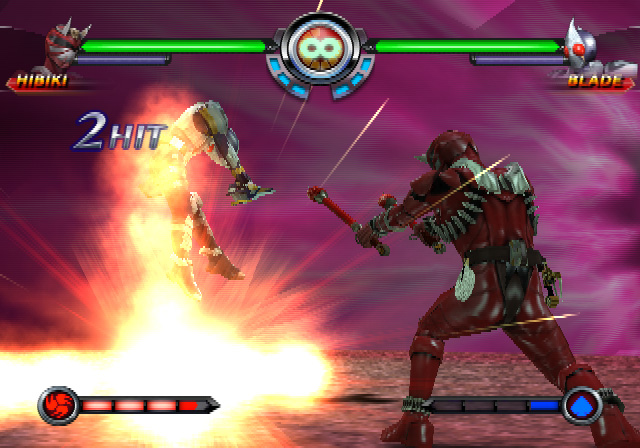The width and height of the screenshot is (640, 448).
Task: Activate the red tomoe special gauge emblem
Action: (x=56, y=406)
